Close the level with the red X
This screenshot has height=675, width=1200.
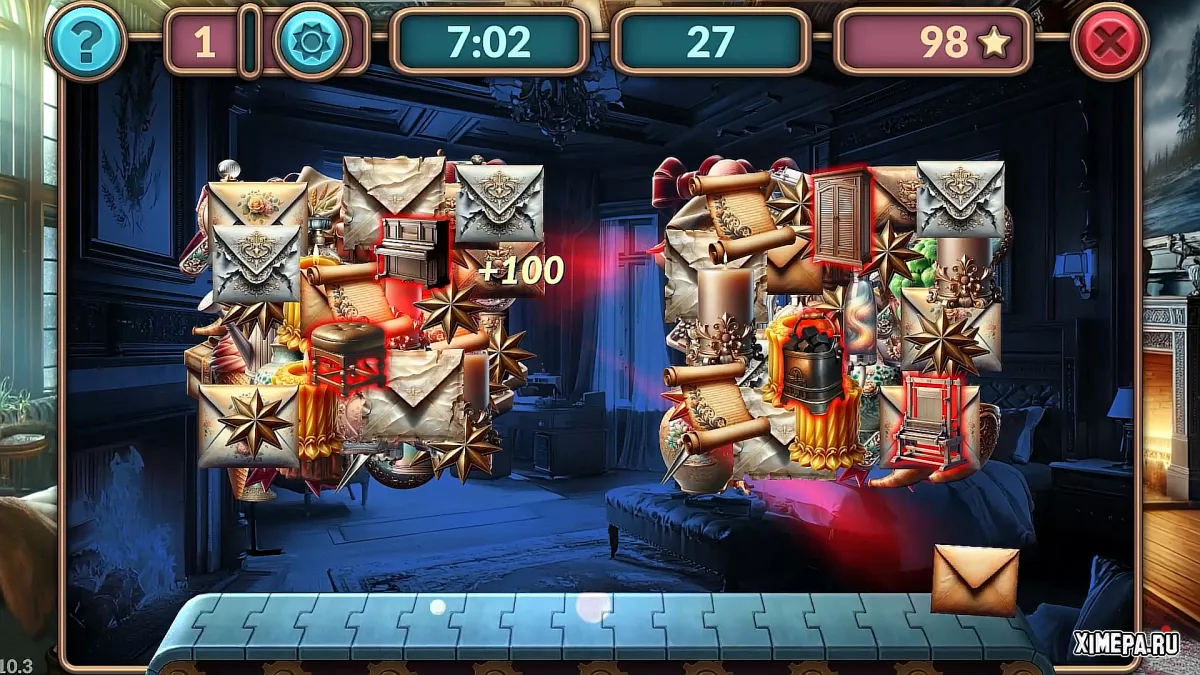1109,41
